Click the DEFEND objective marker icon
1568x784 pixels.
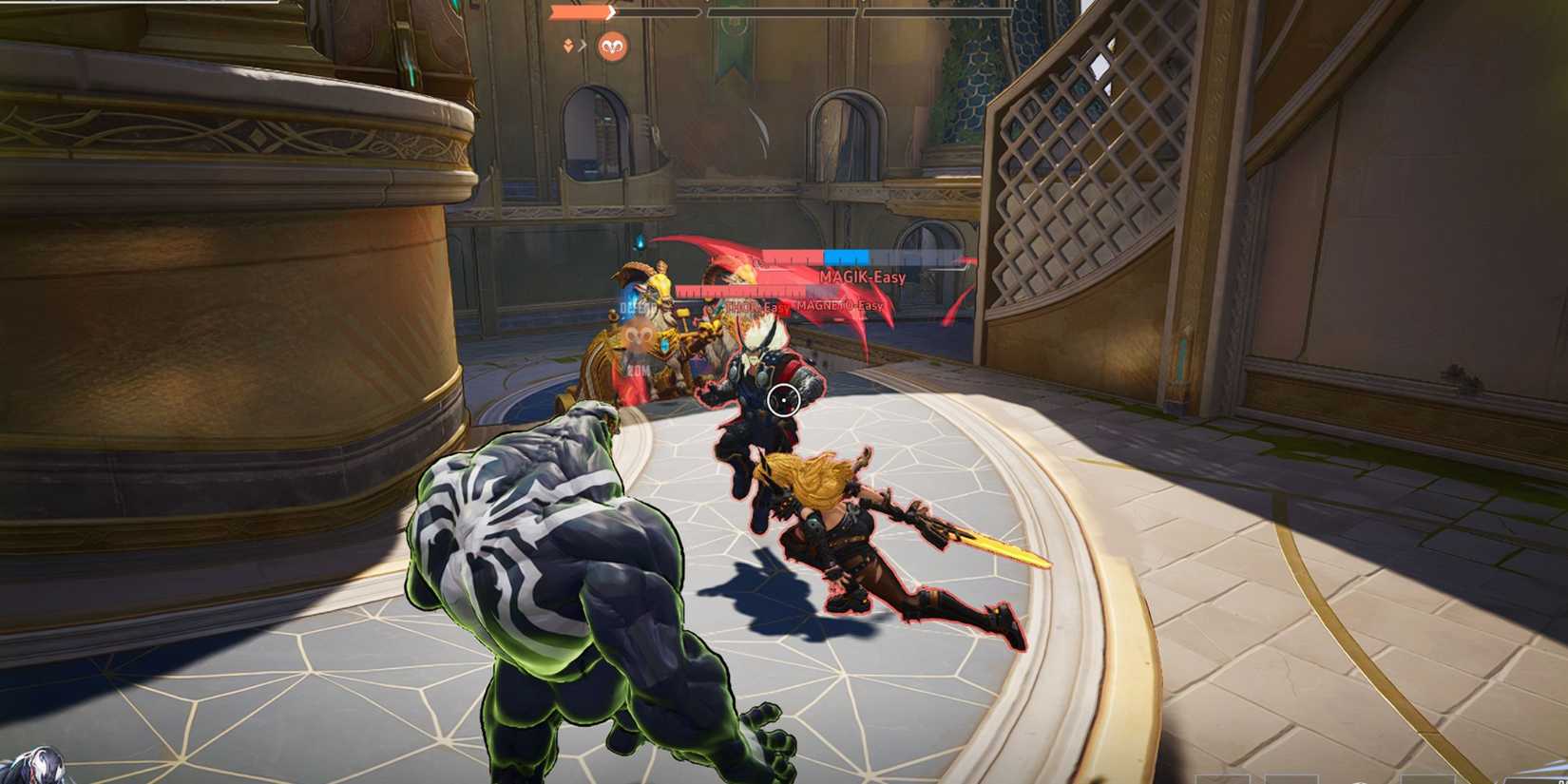coord(637,307)
